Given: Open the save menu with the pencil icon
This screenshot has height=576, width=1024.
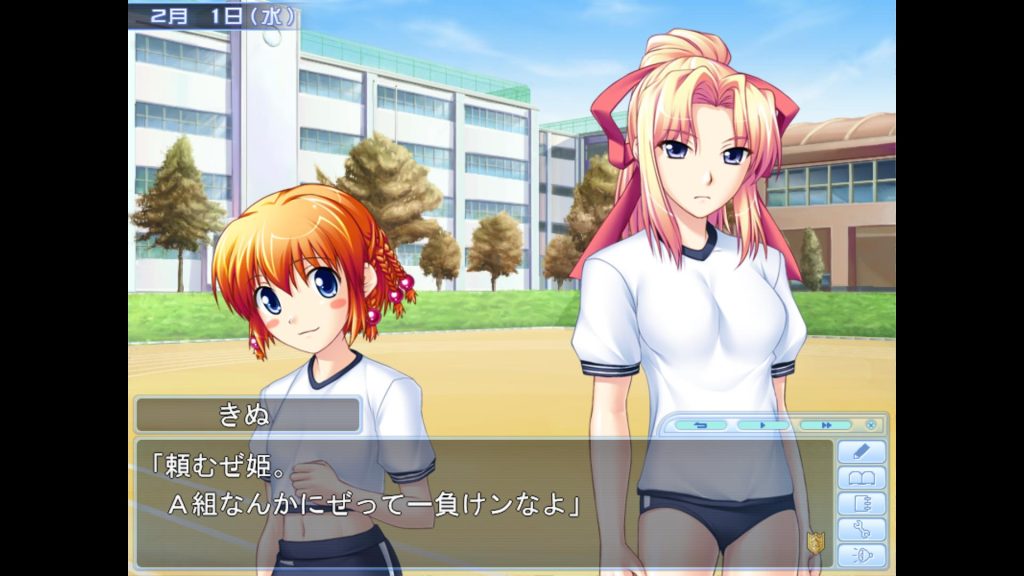Looking at the screenshot, I should (860, 452).
